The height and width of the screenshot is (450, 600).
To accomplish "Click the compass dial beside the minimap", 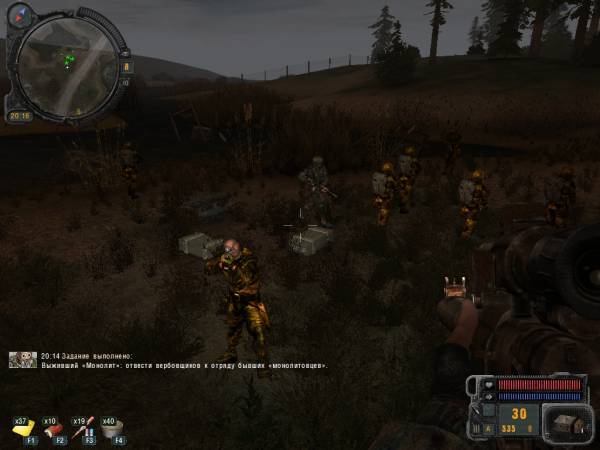I will click(x=22, y=15).
